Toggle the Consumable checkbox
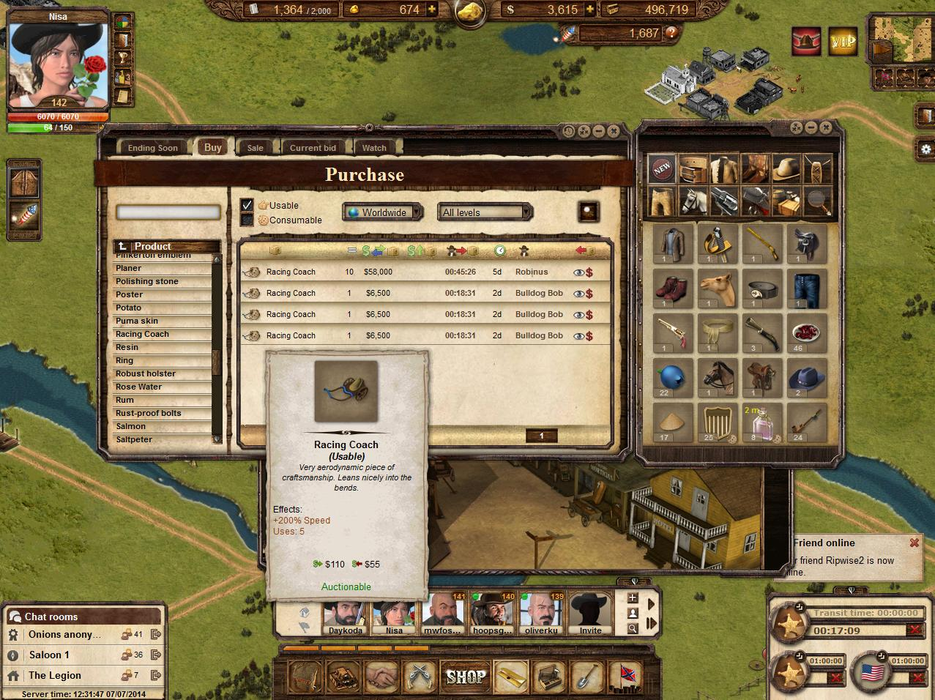 247,220
